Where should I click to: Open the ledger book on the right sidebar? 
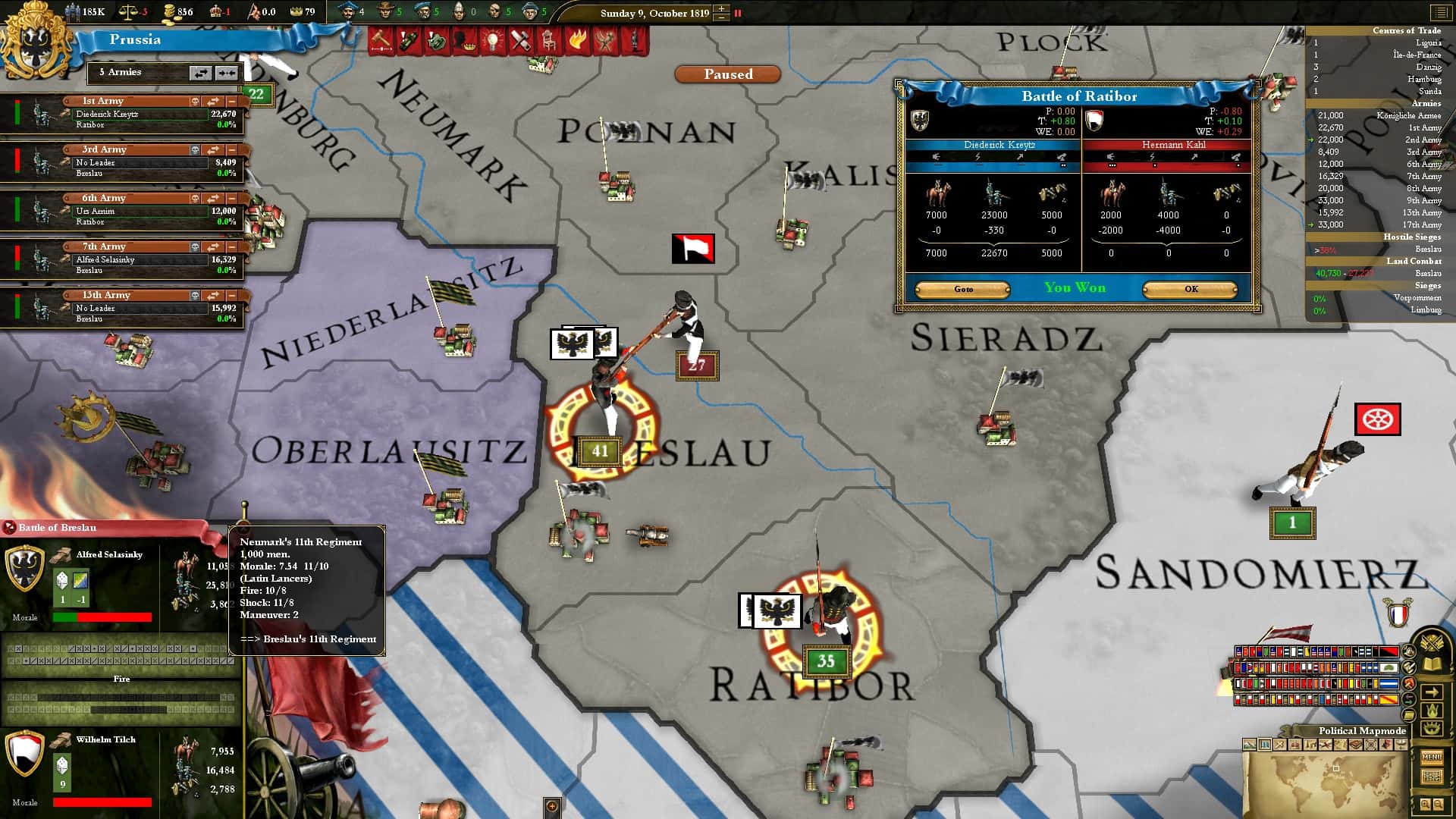coord(1431,665)
